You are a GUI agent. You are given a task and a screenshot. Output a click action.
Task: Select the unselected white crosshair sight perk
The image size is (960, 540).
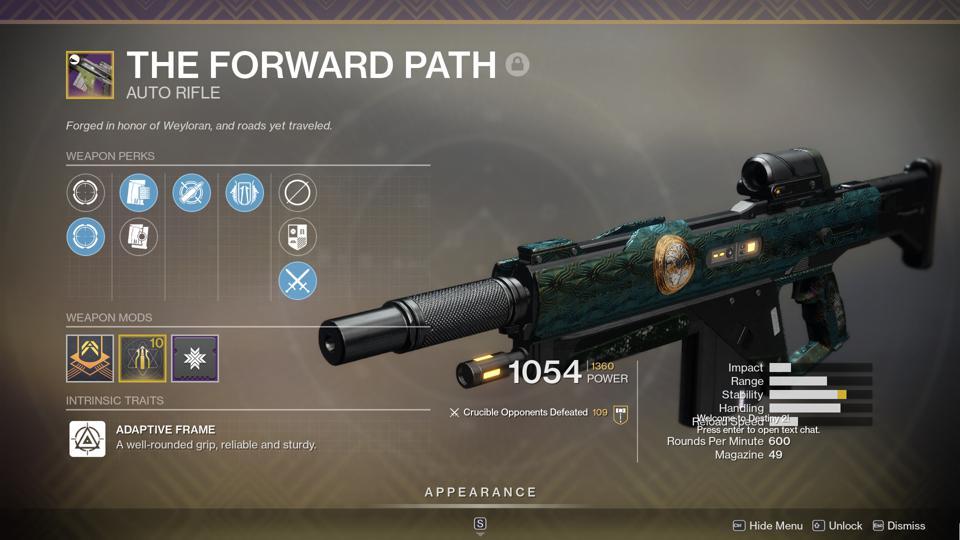click(86, 192)
